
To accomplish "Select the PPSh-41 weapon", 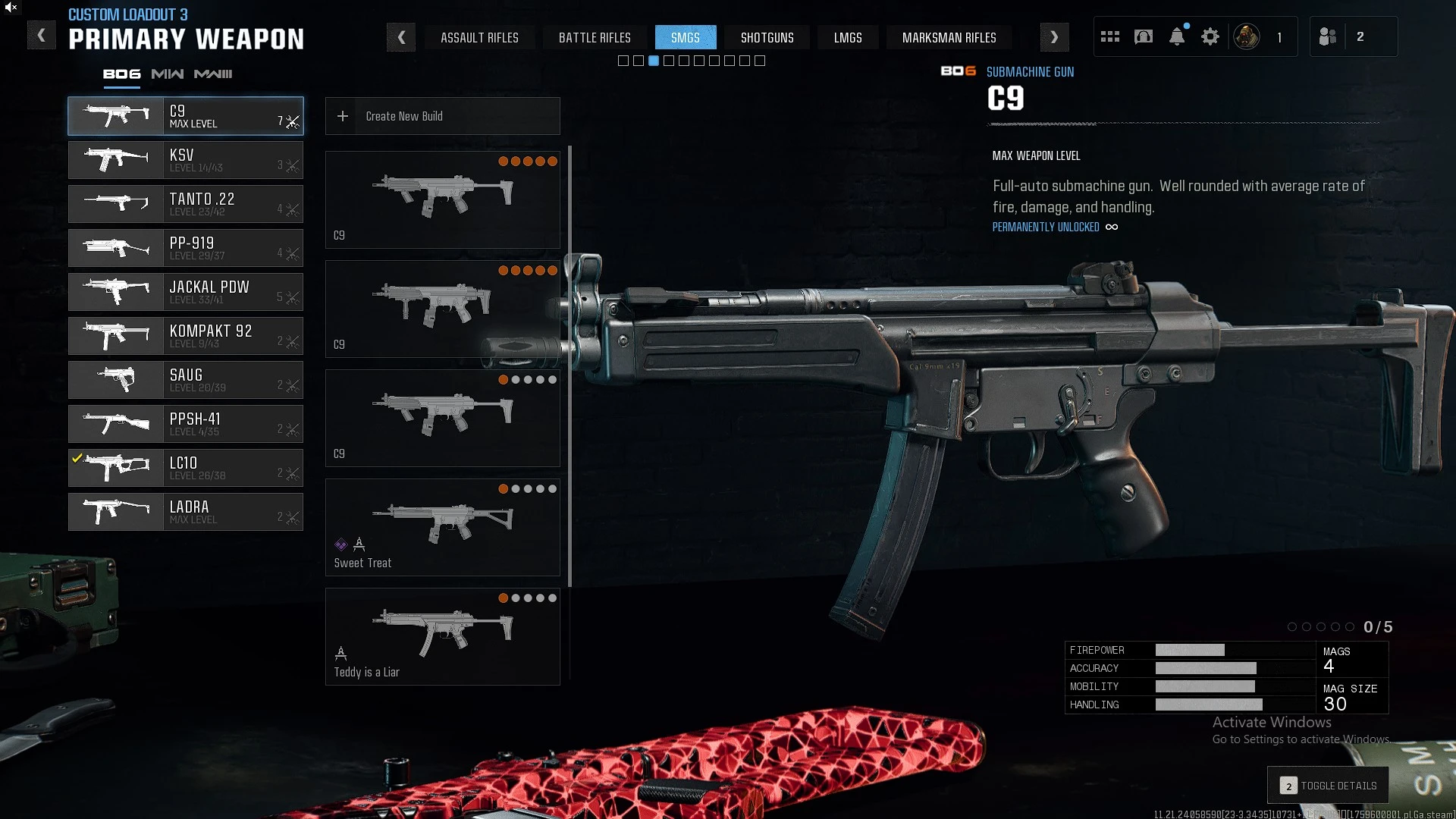I will [x=186, y=424].
